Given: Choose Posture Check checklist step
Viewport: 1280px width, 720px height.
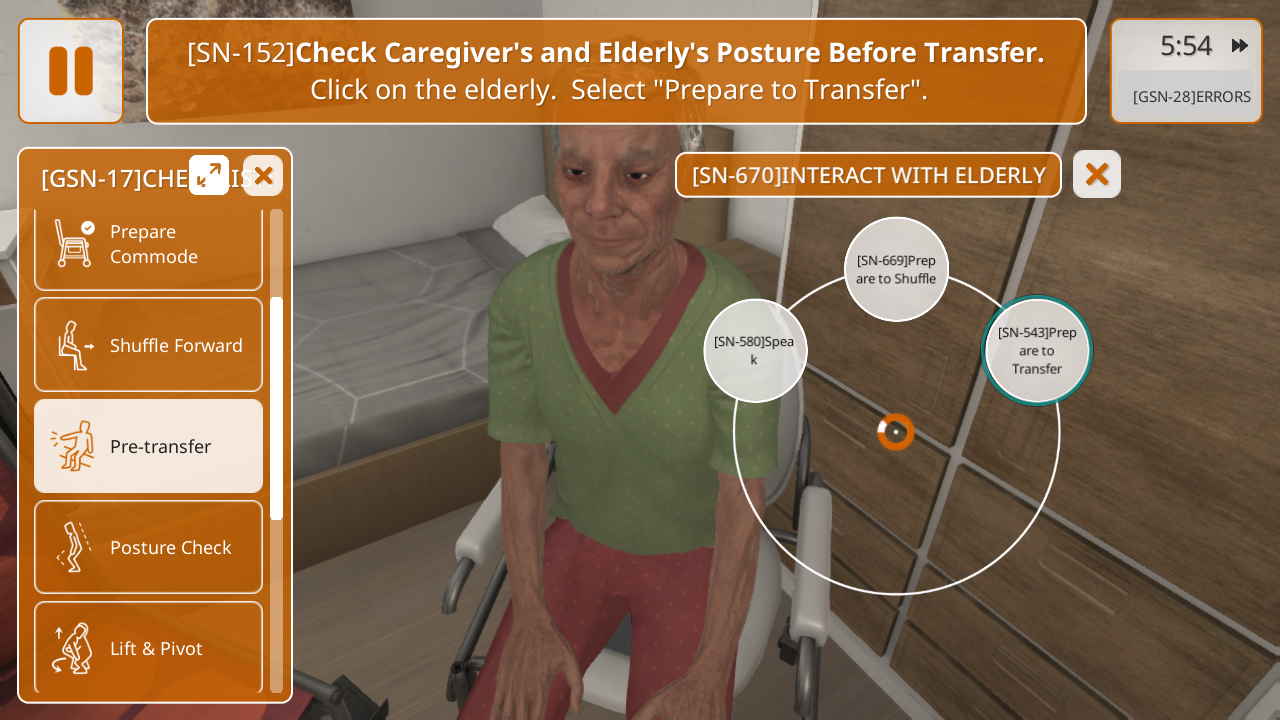Looking at the screenshot, I should pyautogui.click(x=148, y=547).
